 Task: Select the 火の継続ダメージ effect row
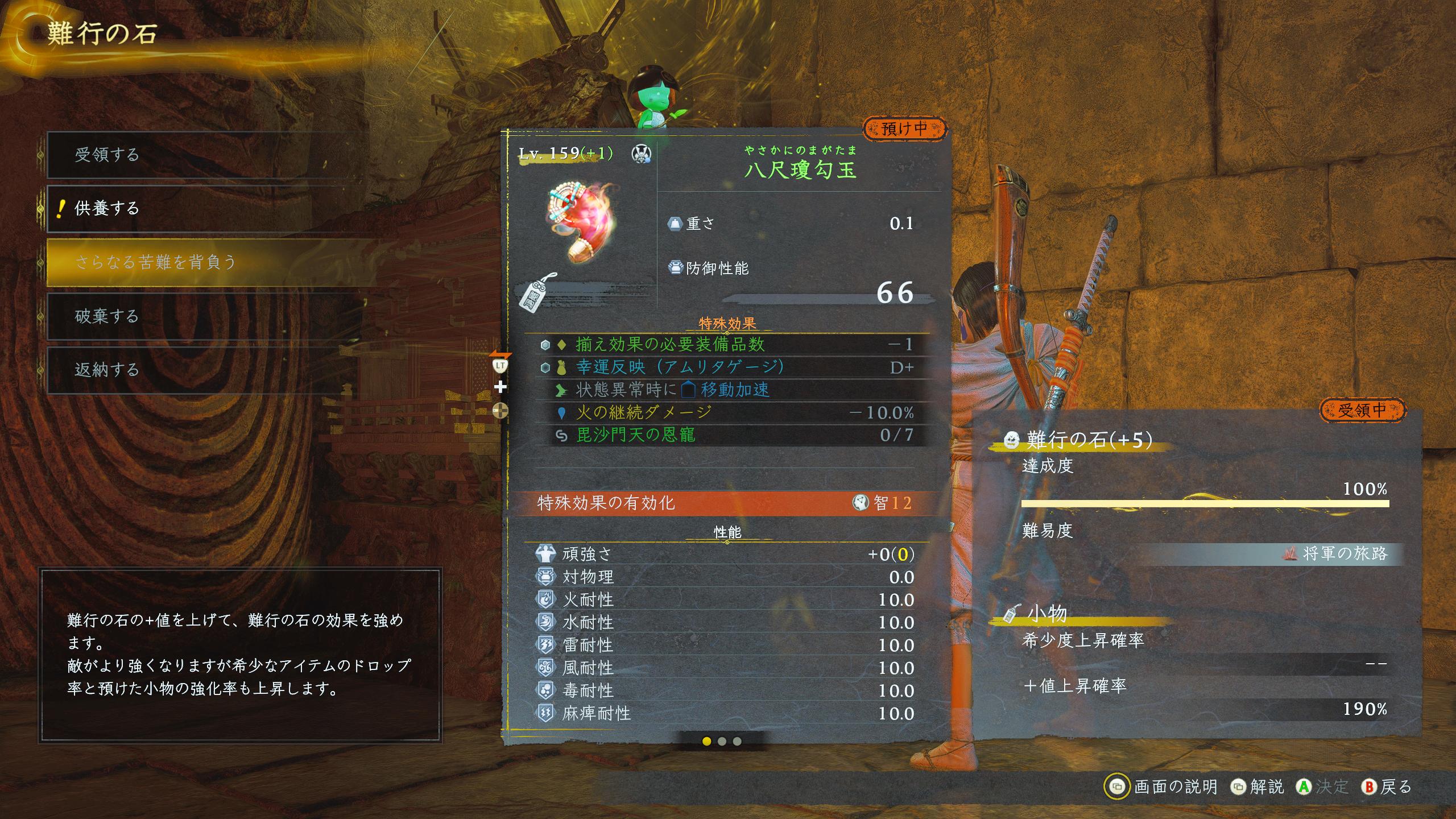tap(727, 412)
